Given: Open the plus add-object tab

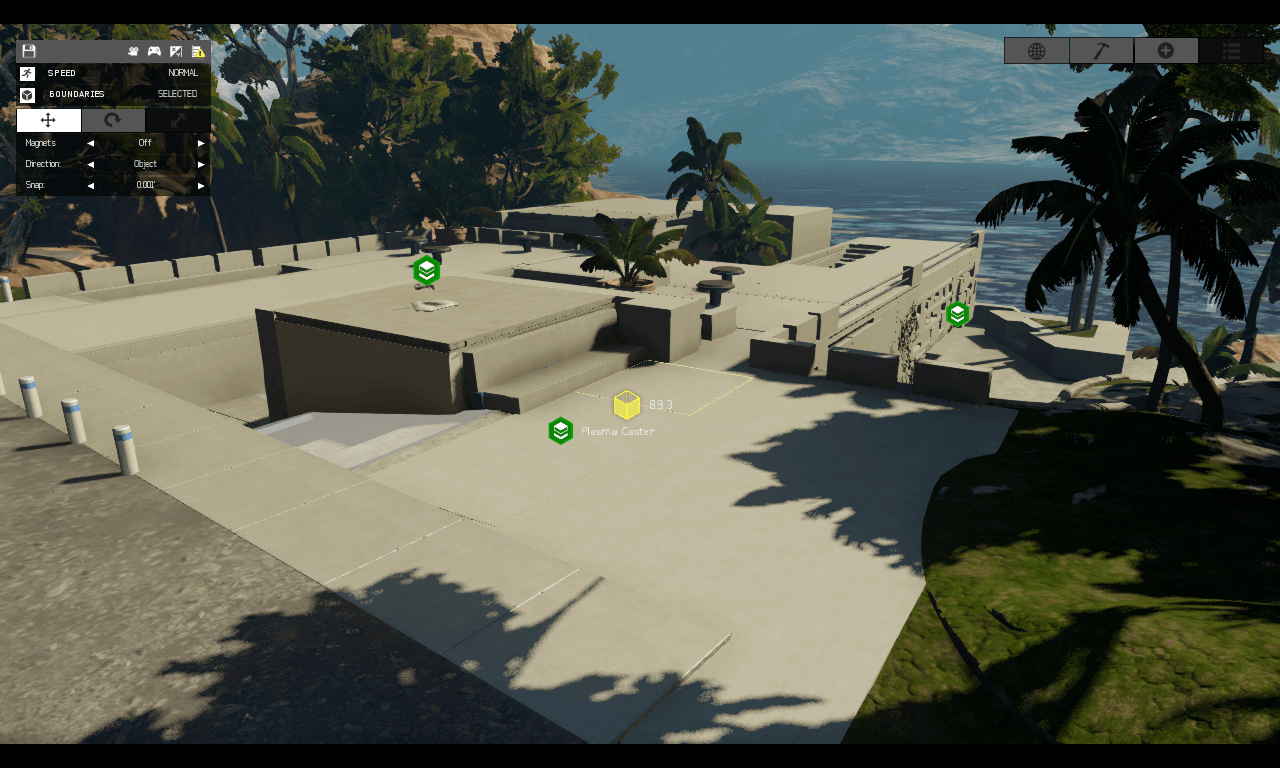Looking at the screenshot, I should pyautogui.click(x=1166, y=51).
